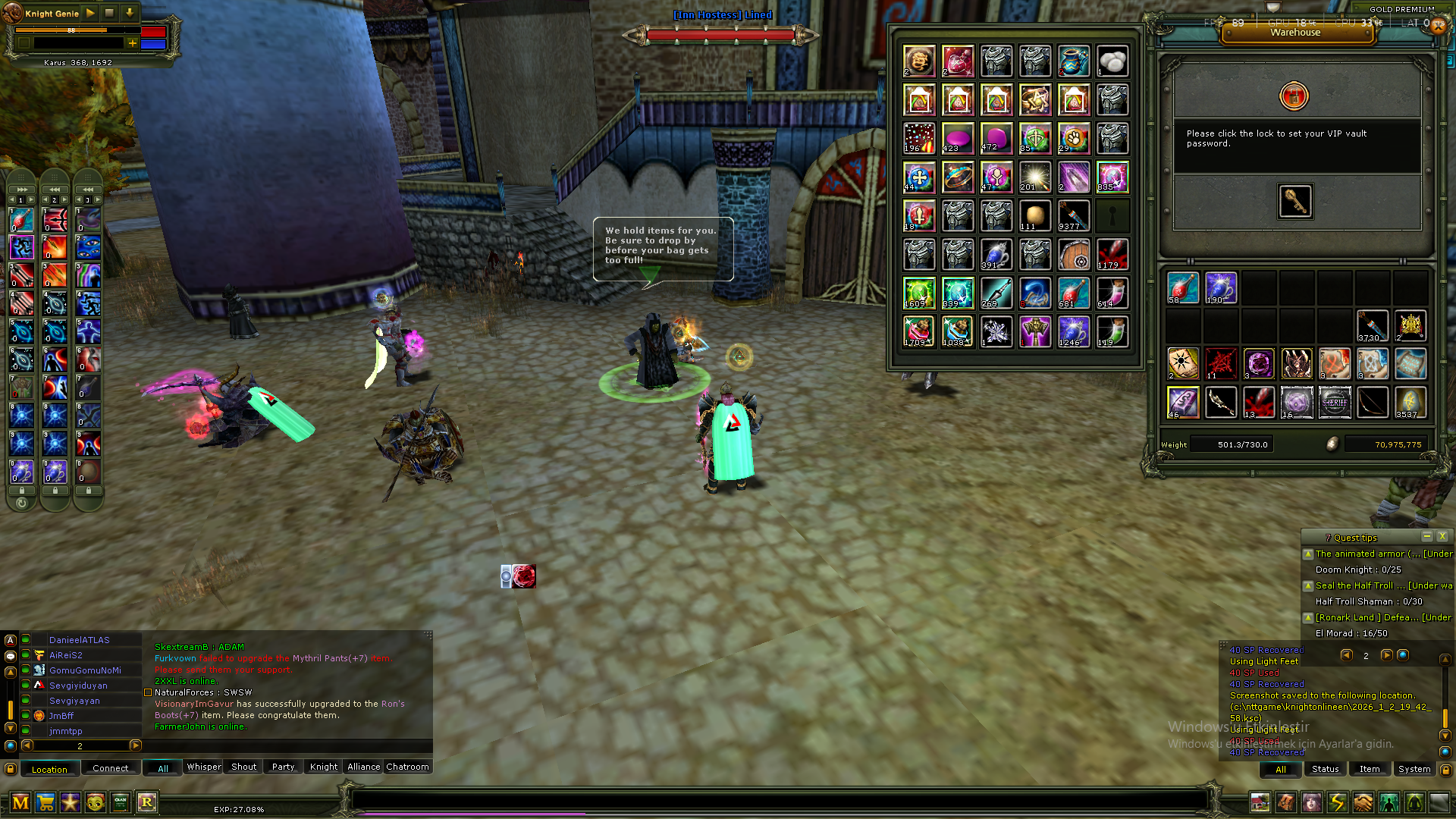
Task: Click the handshake trade icon
Action: click(1363, 802)
